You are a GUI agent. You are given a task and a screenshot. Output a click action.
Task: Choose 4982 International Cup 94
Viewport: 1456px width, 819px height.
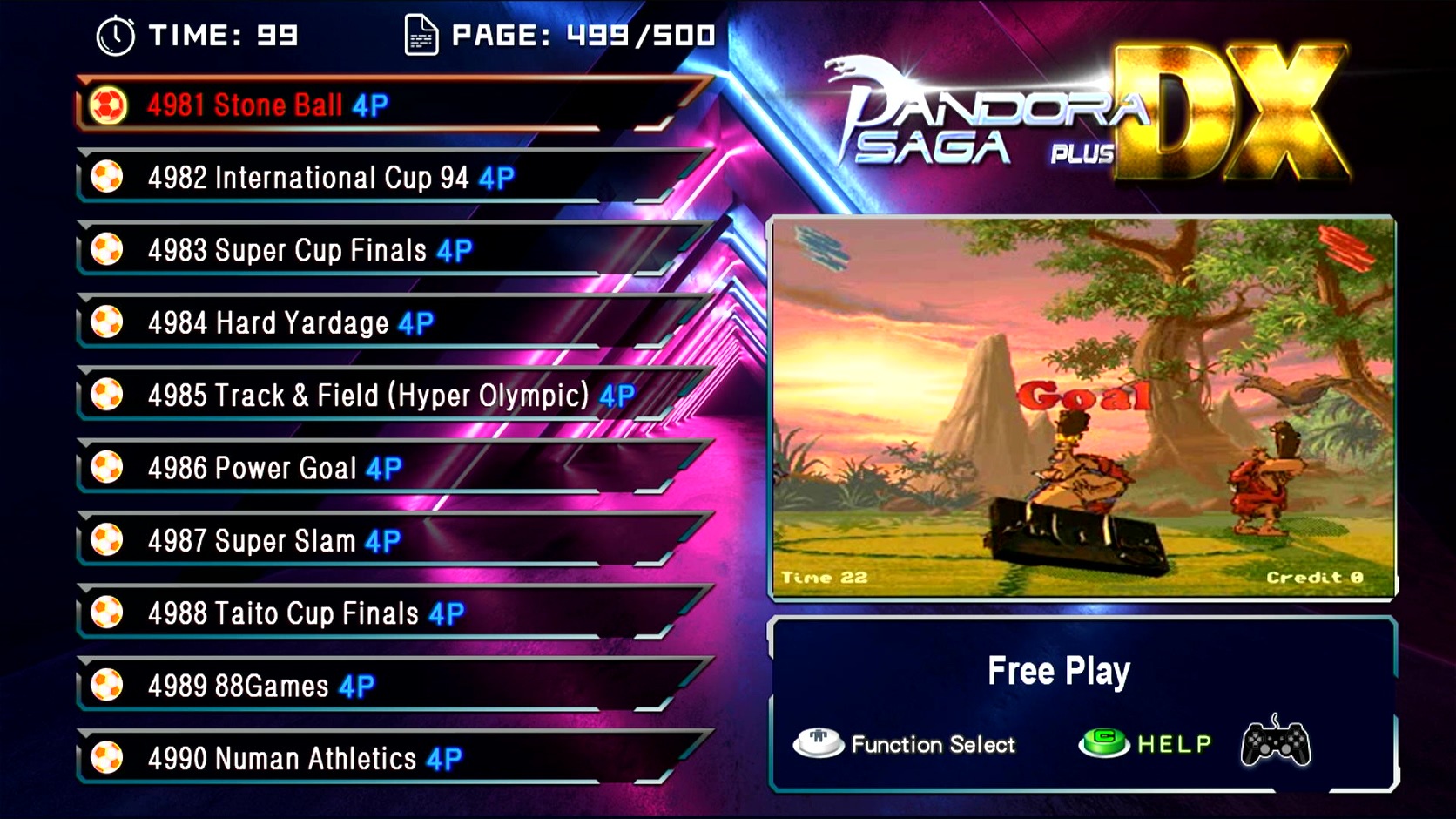pyautogui.click(x=330, y=178)
